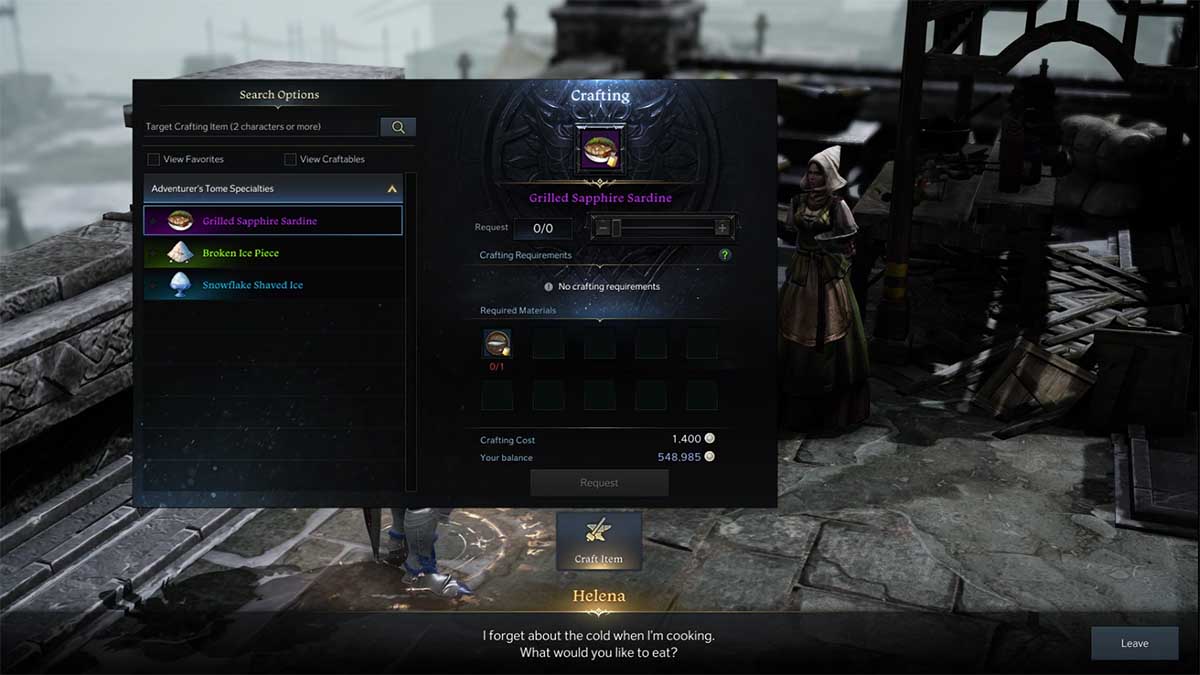Image resolution: width=1200 pixels, height=675 pixels.
Task: Increase quantity with the plus button
Action: pyautogui.click(x=722, y=228)
